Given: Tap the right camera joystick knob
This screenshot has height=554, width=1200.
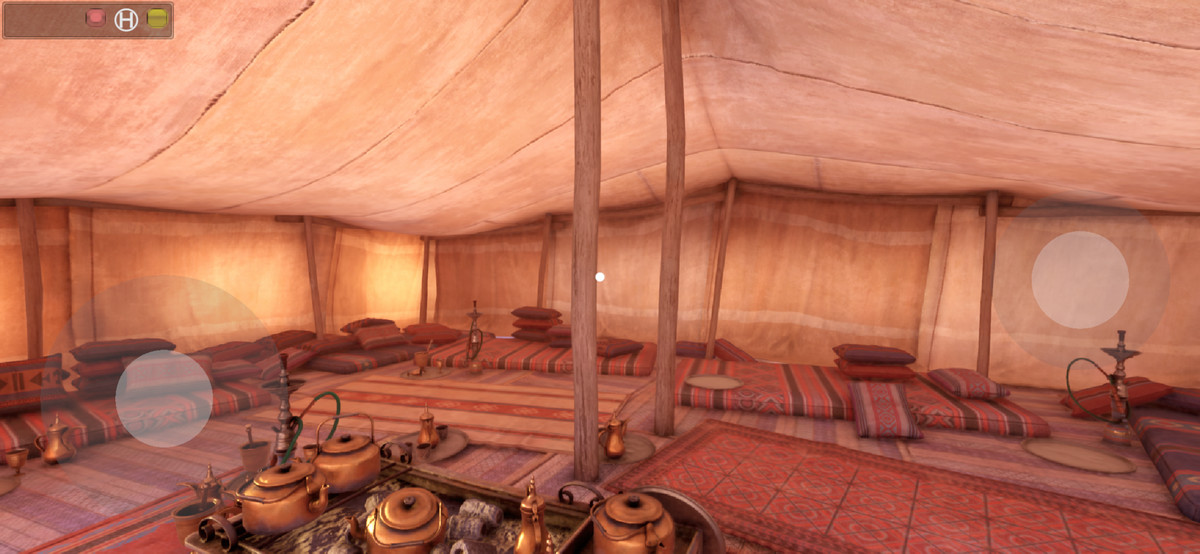Looking at the screenshot, I should pyautogui.click(x=1080, y=280).
